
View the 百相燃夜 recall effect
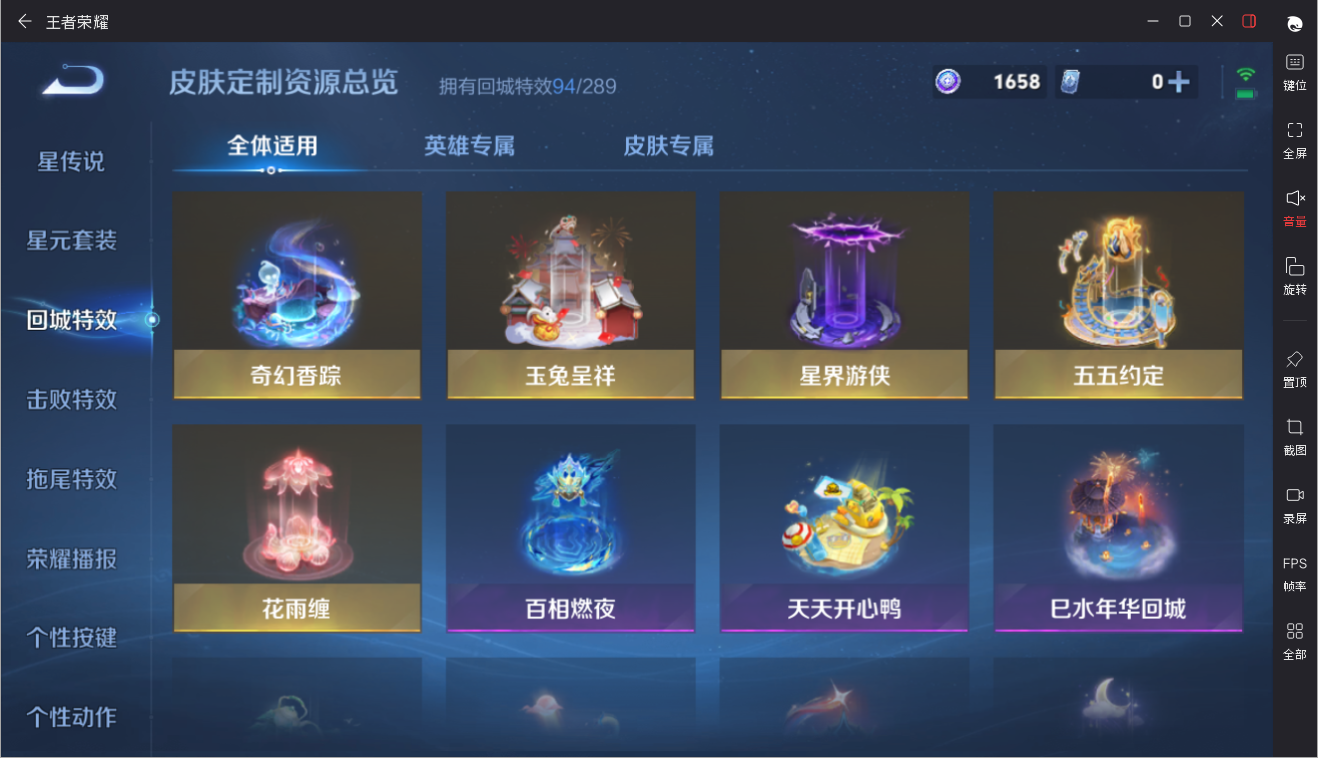point(570,528)
